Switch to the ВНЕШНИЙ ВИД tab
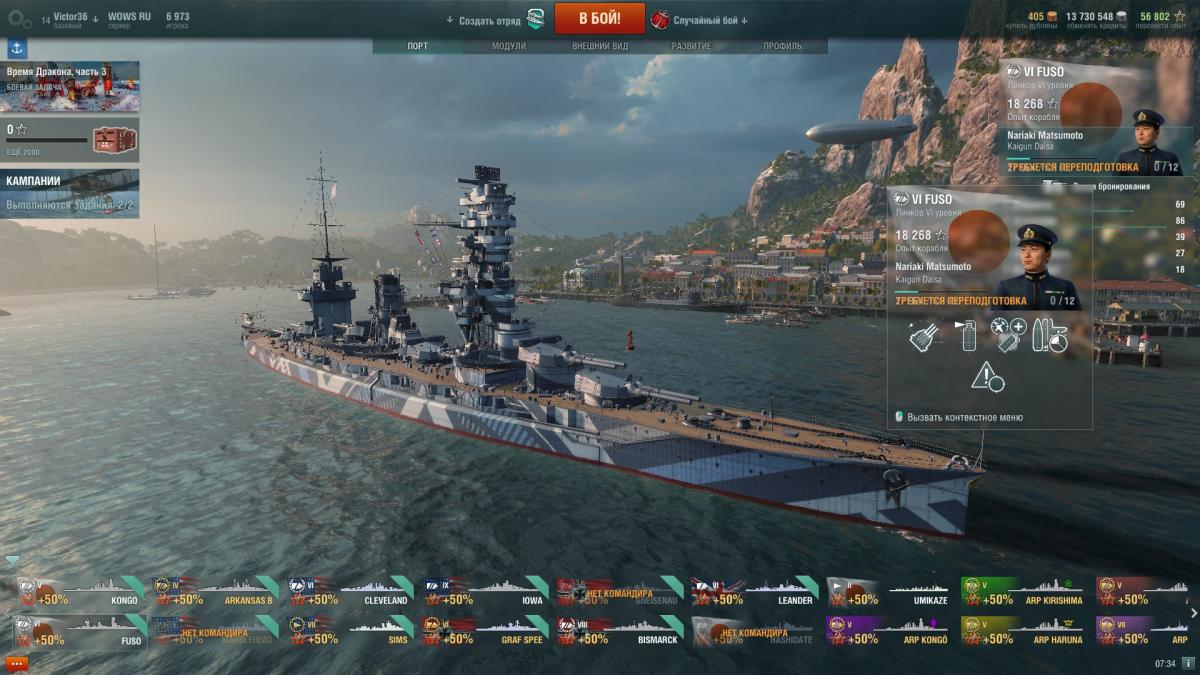 pyautogui.click(x=600, y=46)
